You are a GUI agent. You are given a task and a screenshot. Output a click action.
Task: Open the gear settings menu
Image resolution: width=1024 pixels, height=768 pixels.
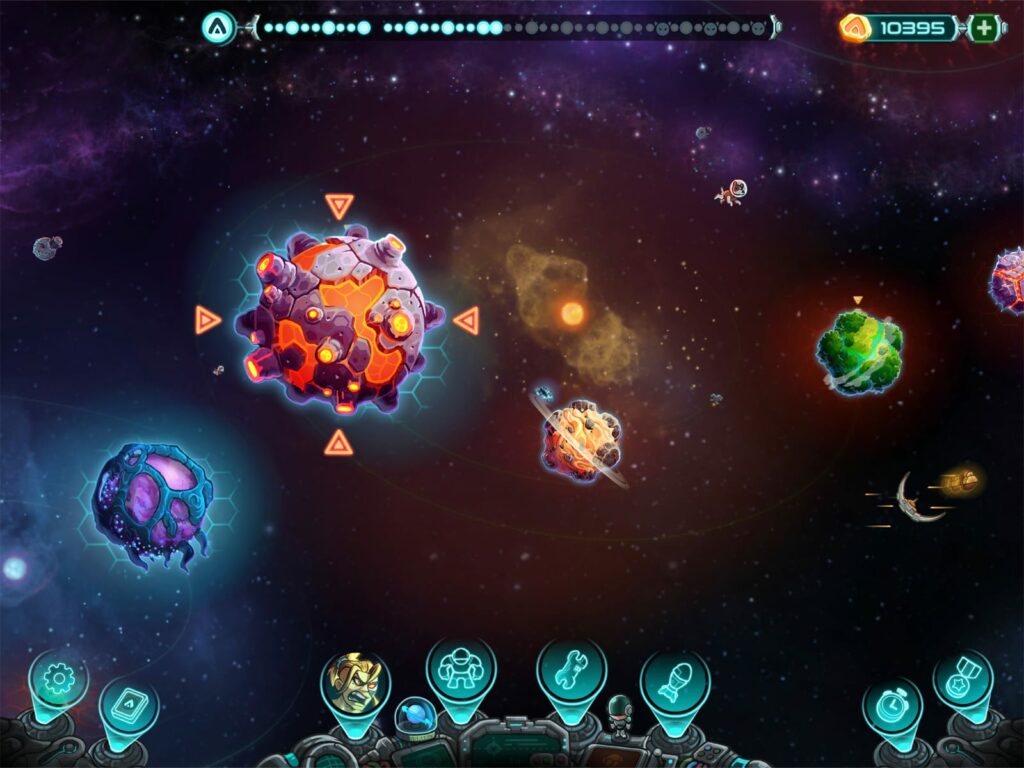tap(58, 680)
